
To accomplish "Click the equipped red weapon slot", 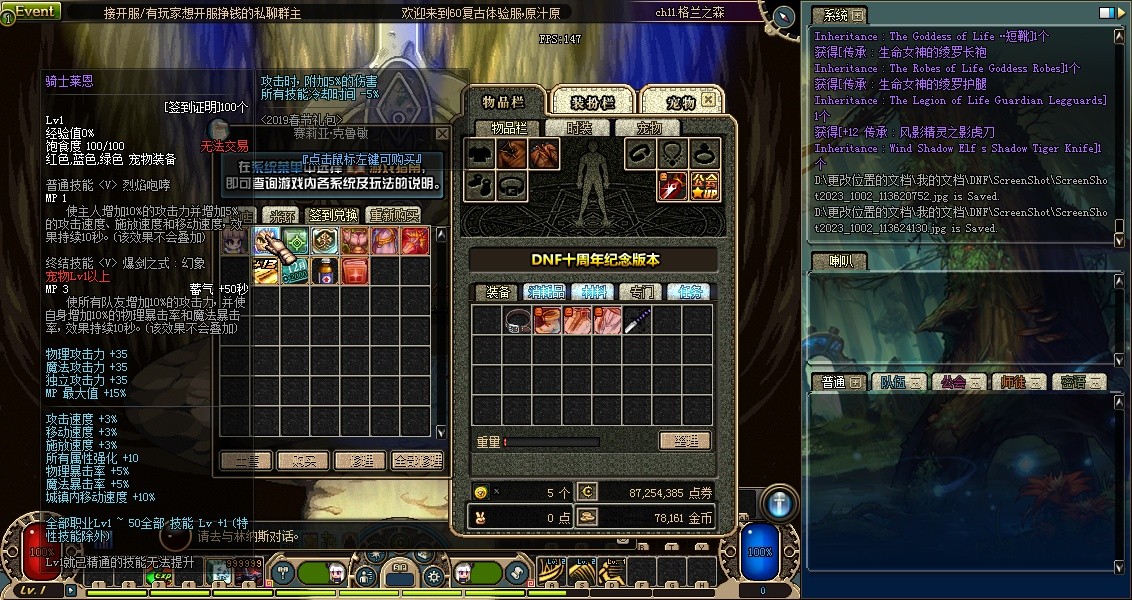I will [671, 185].
